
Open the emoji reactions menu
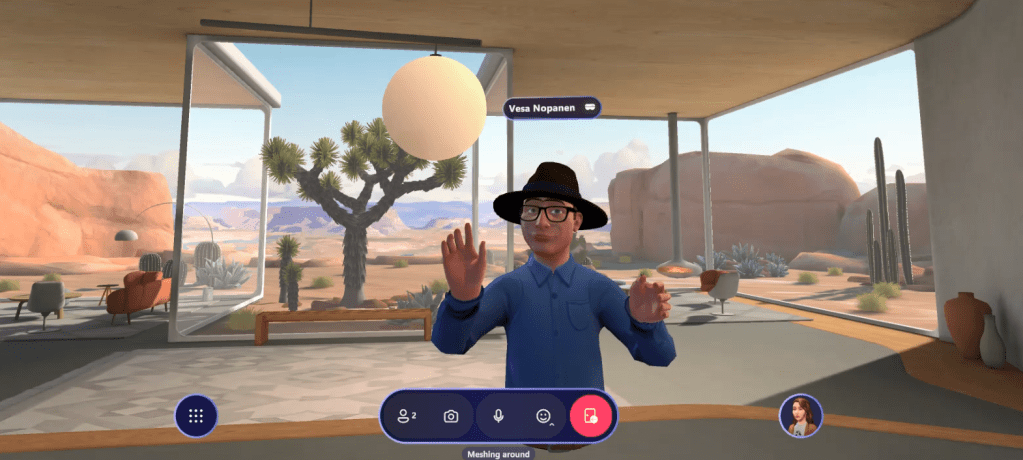point(544,416)
